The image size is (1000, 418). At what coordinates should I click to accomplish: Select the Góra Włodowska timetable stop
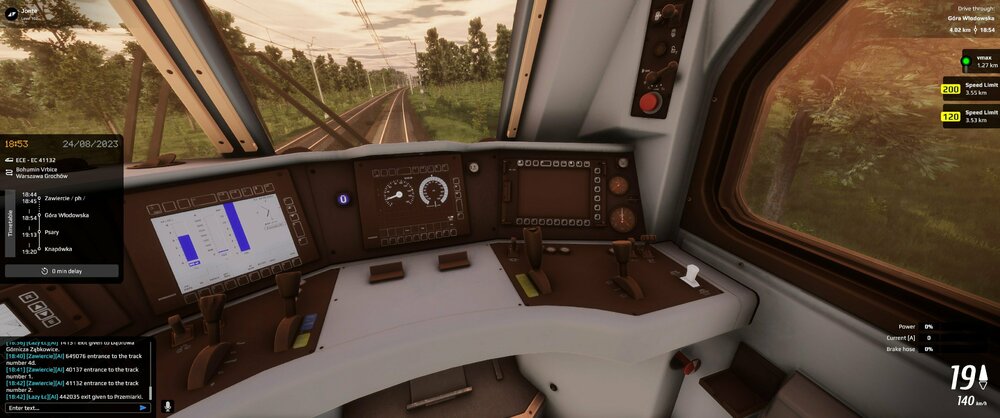click(x=67, y=215)
